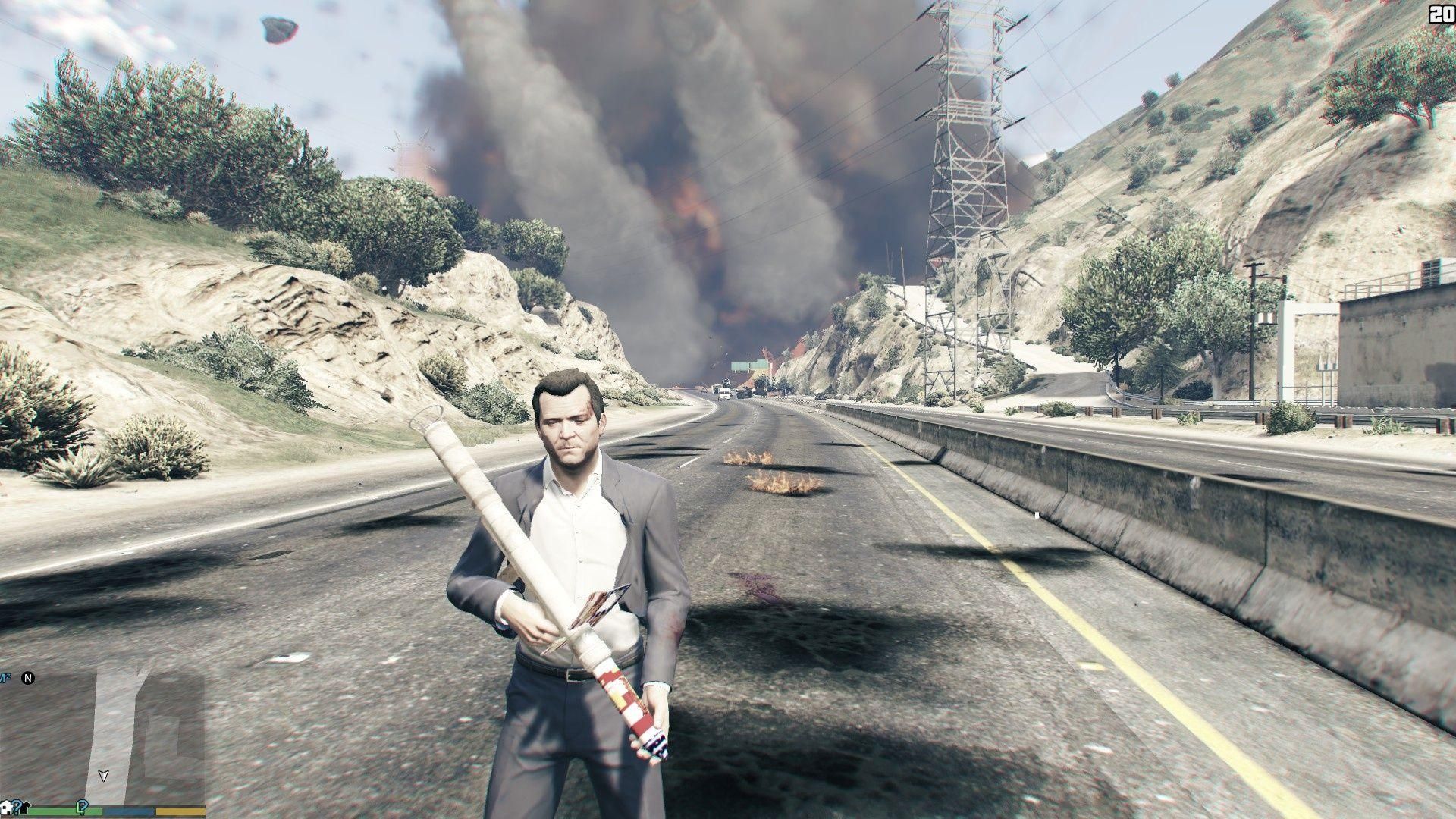Select the white player arrow on minimap
The height and width of the screenshot is (819, 1456).
[x=103, y=776]
